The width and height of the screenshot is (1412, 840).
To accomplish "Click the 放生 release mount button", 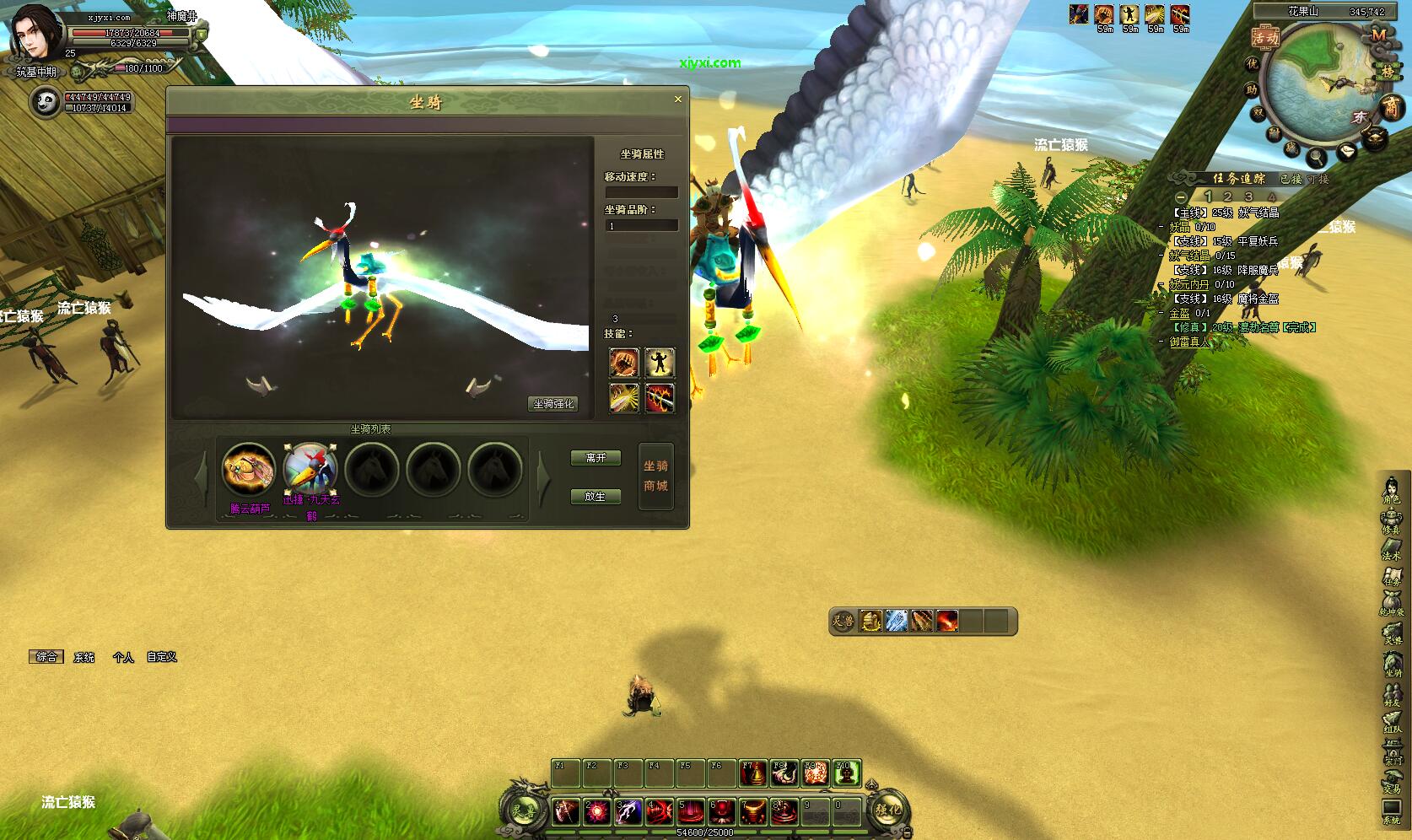I will click(x=596, y=497).
